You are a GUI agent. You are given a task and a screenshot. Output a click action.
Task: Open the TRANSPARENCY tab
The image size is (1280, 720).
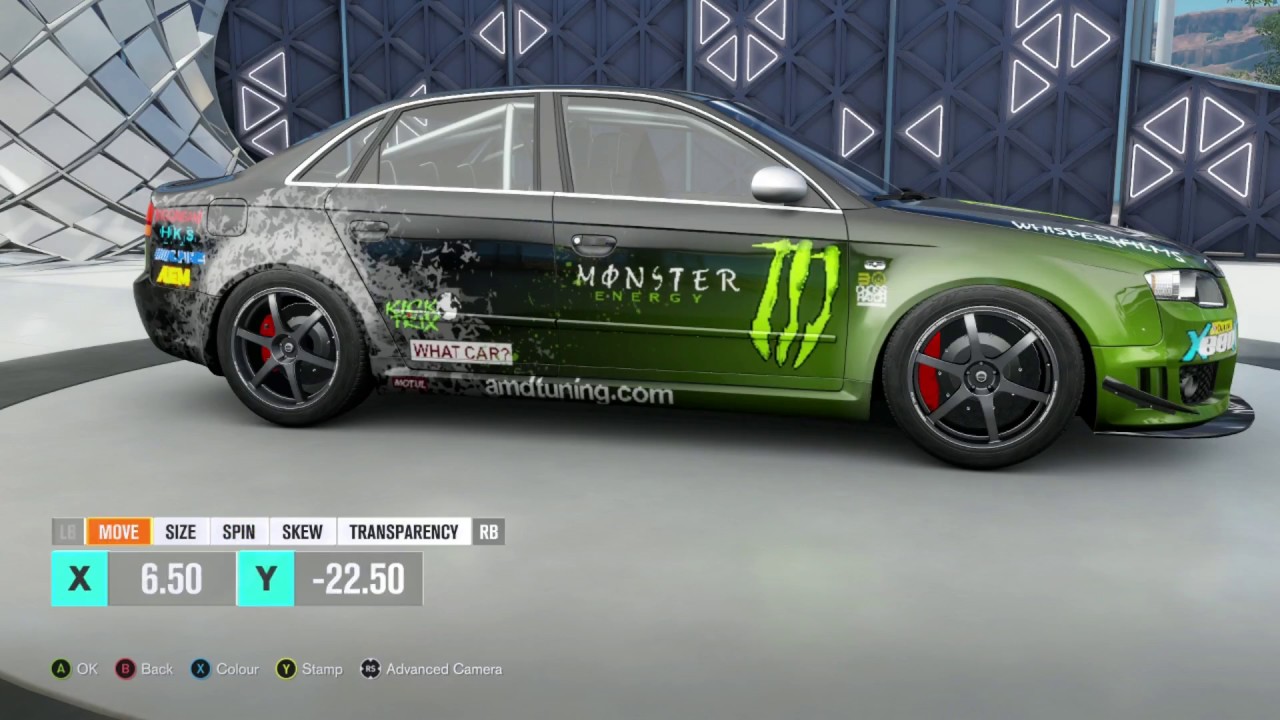[404, 532]
